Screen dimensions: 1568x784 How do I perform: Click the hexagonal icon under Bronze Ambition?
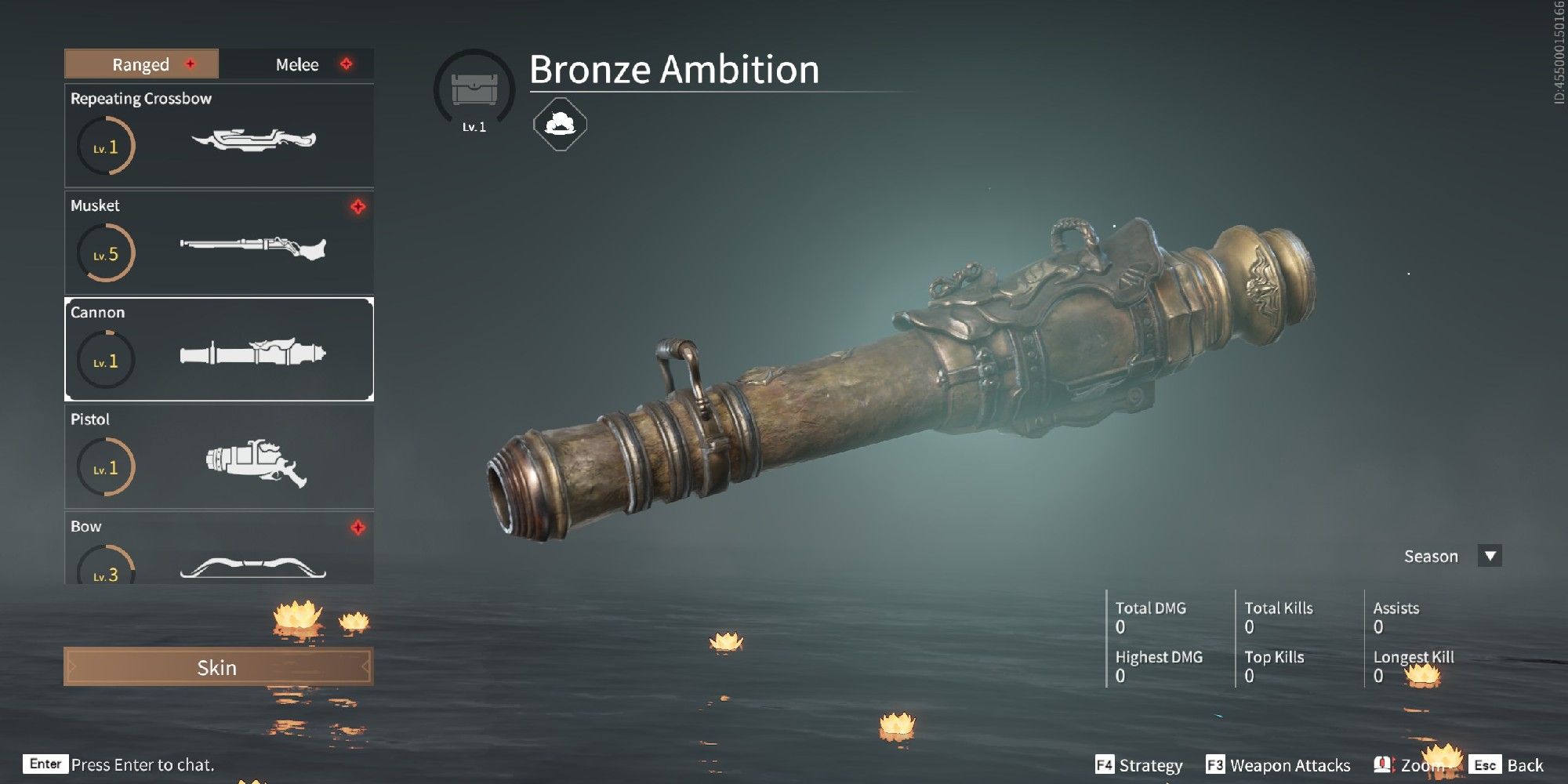click(560, 124)
